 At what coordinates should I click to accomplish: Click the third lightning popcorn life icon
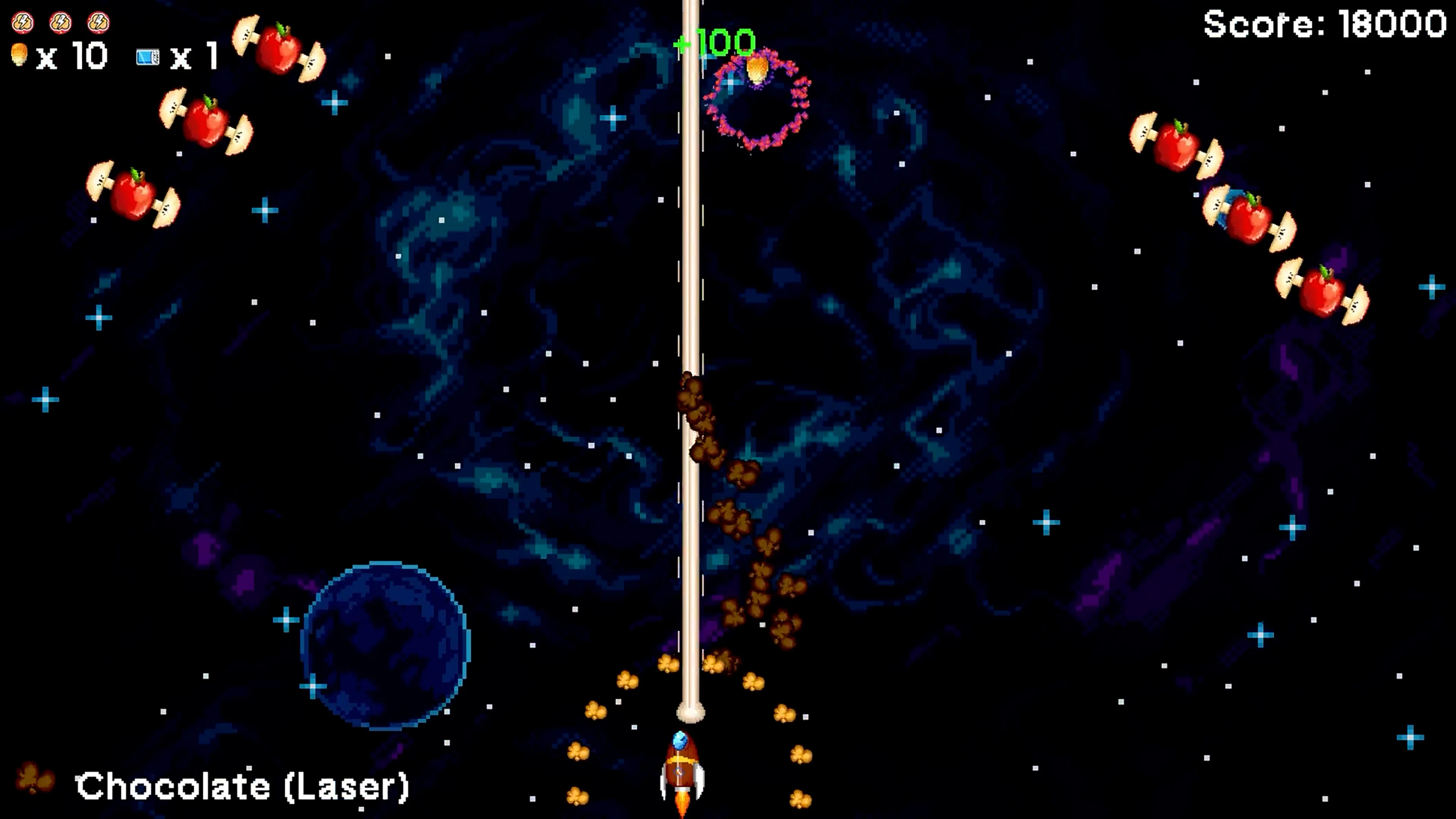point(99,23)
